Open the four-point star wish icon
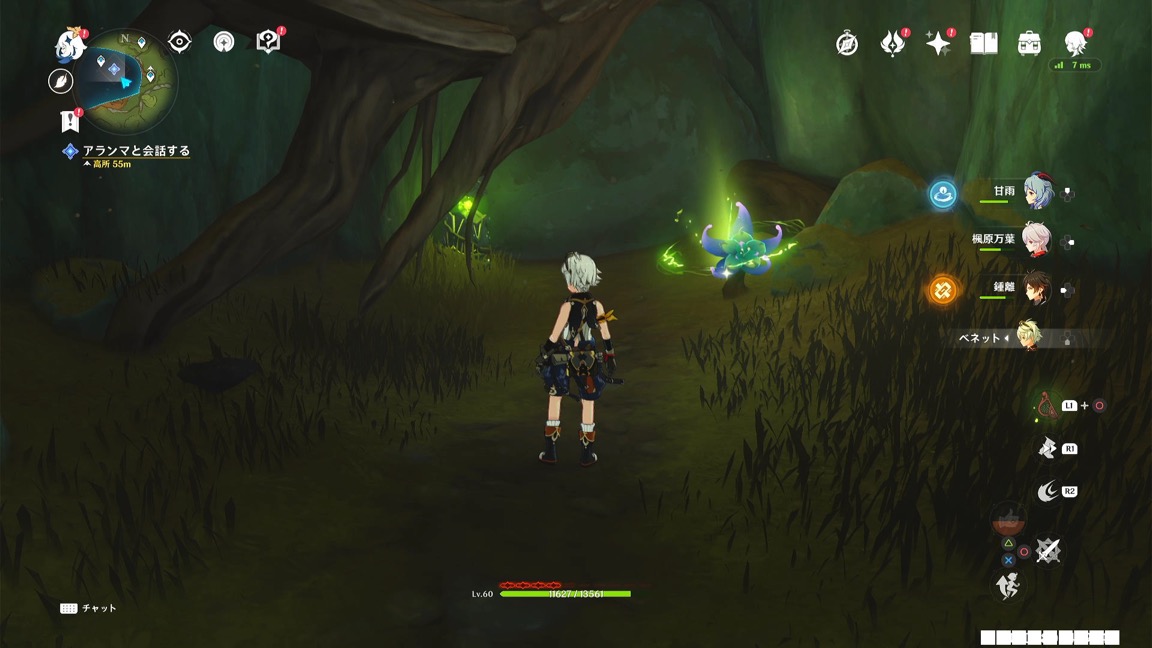 click(x=938, y=43)
